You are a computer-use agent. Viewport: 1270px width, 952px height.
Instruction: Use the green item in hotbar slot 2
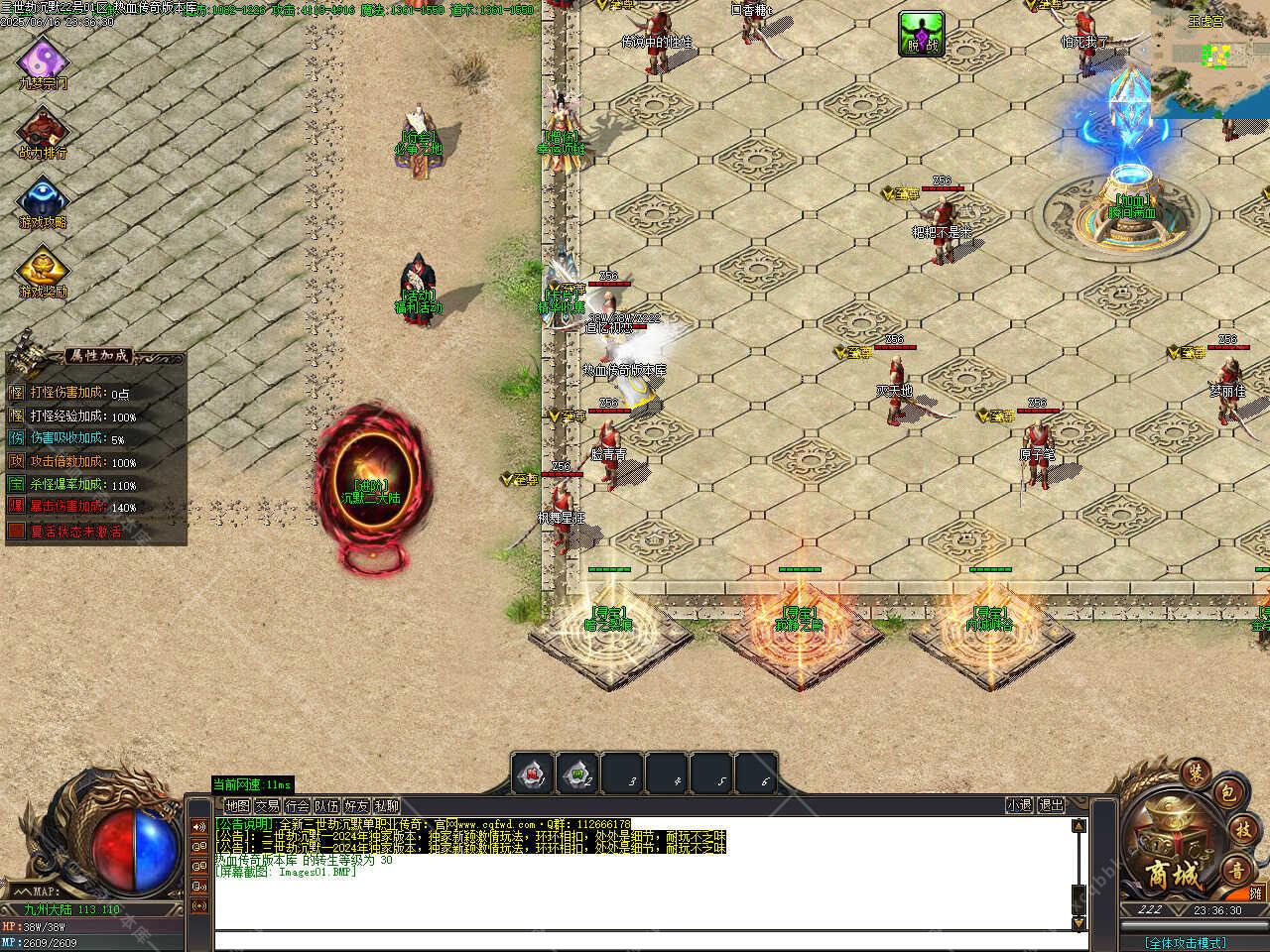point(577,773)
